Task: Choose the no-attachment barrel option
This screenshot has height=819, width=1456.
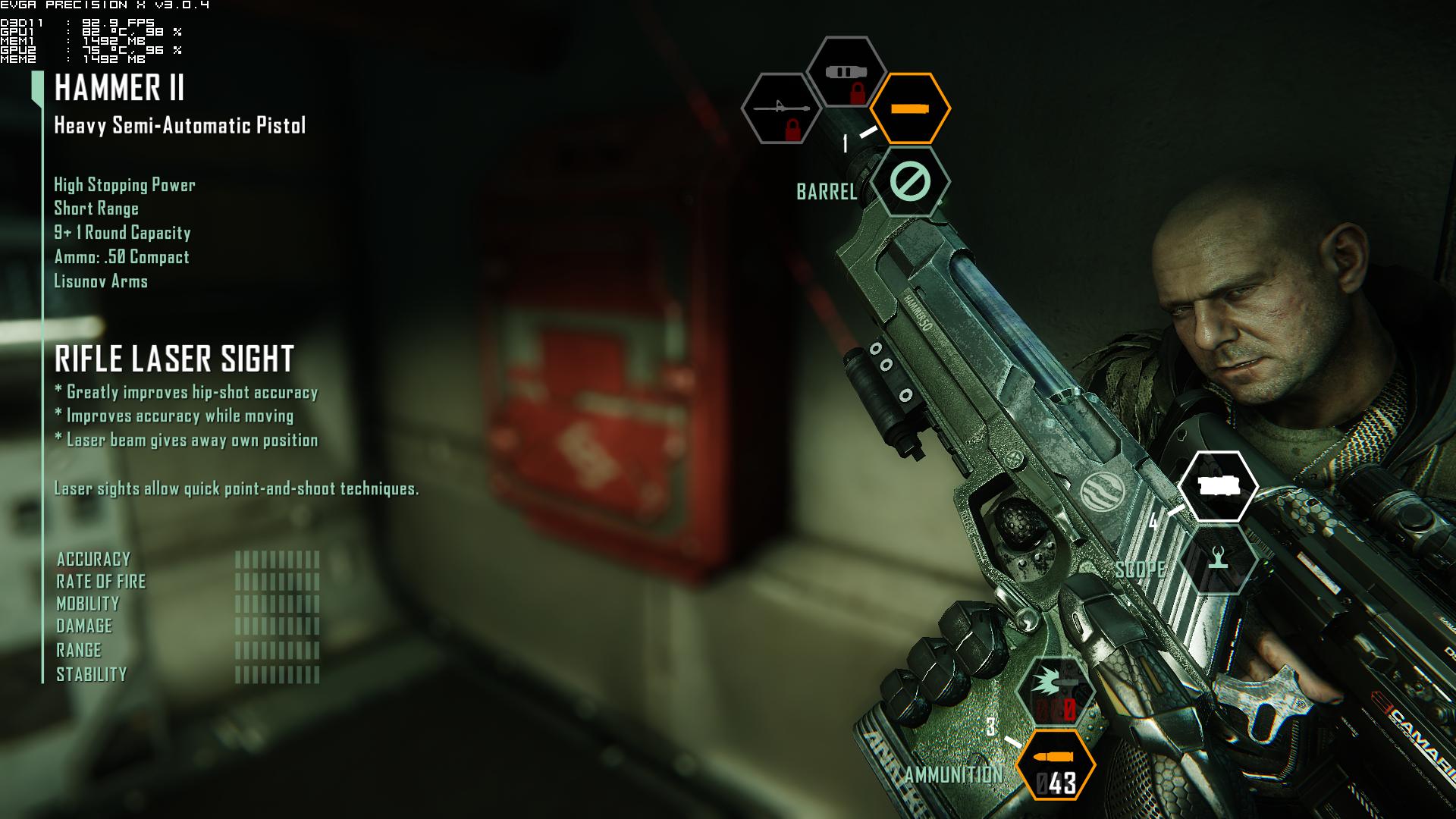Action: [x=910, y=182]
